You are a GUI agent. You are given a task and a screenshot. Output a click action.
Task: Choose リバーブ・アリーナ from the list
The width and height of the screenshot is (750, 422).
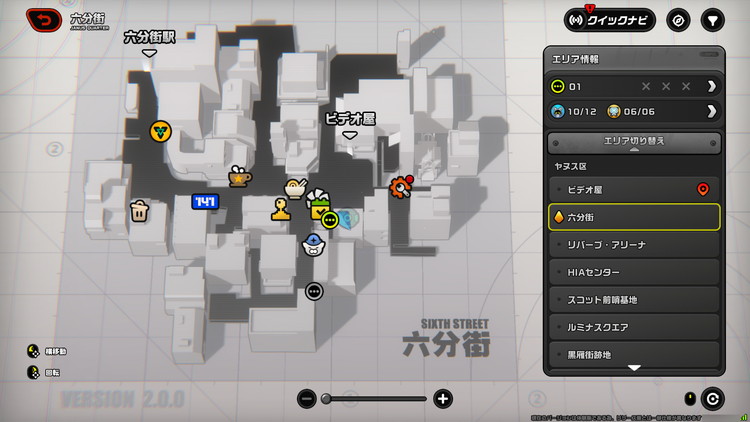(x=634, y=244)
